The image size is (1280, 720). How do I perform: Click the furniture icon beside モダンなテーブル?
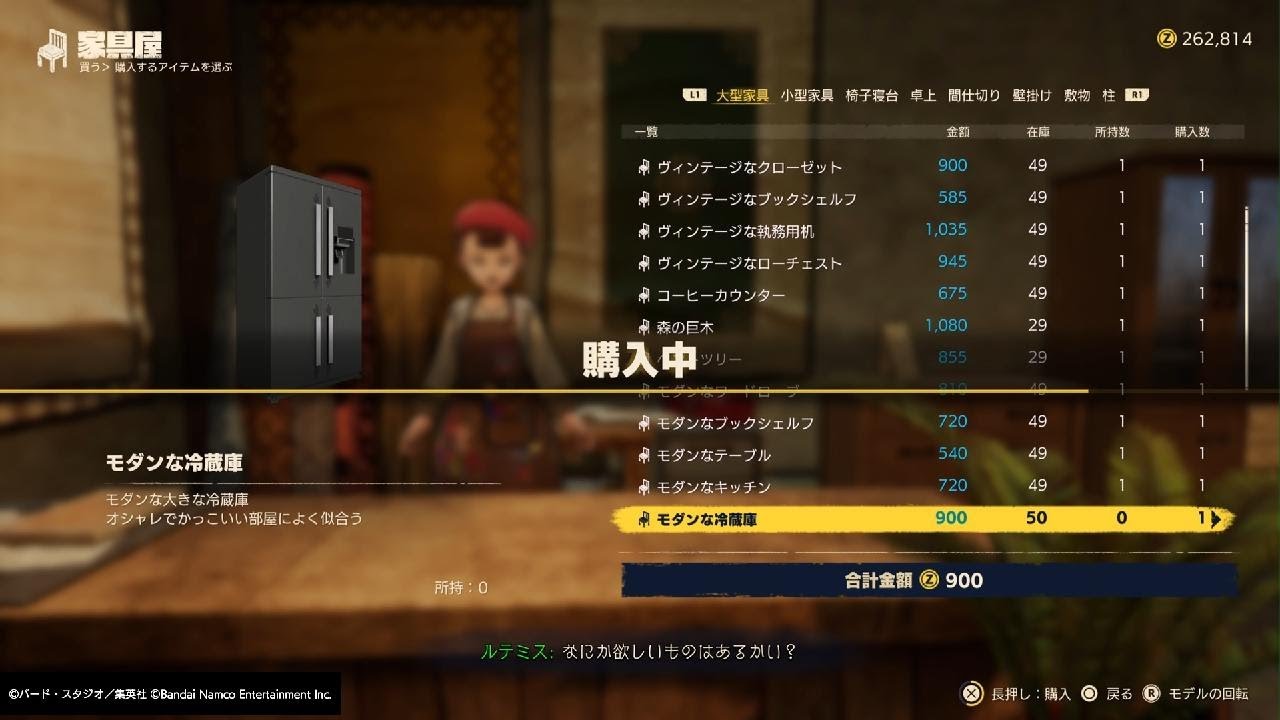[645, 453]
